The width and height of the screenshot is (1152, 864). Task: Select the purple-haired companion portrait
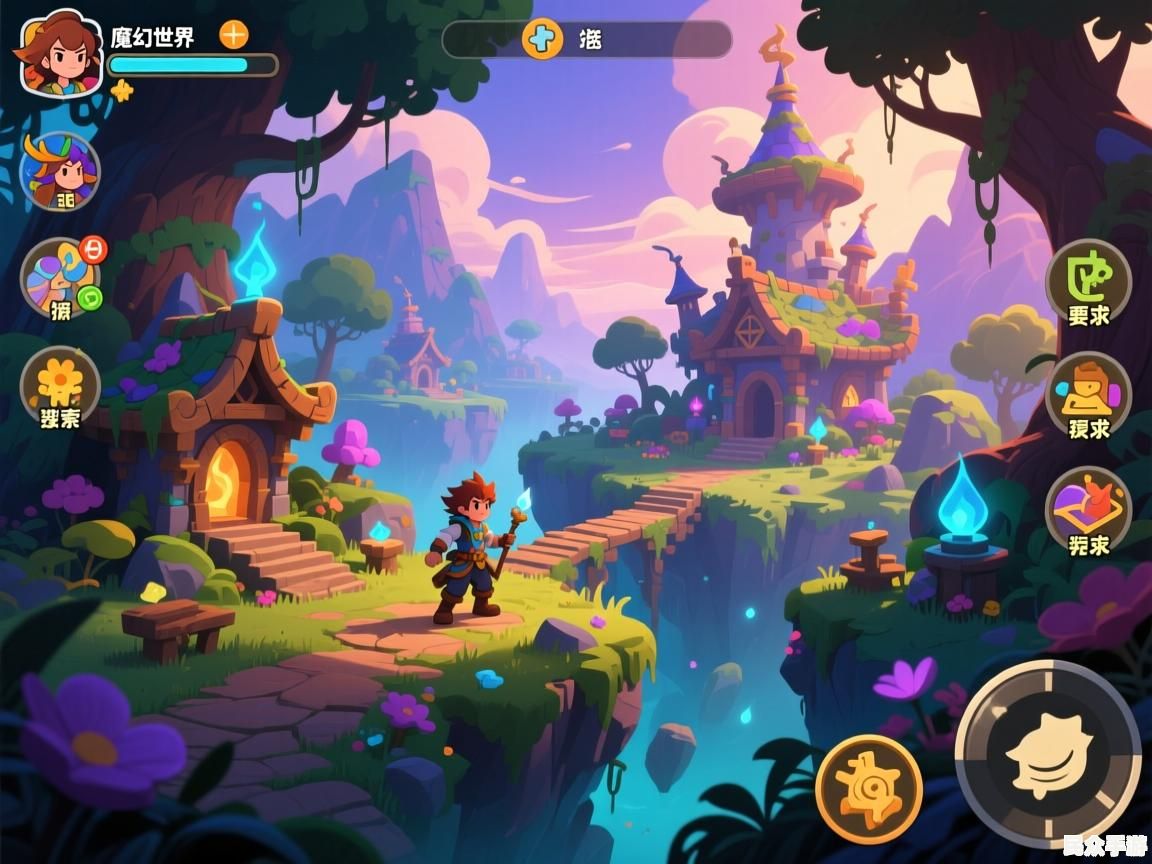(61, 171)
